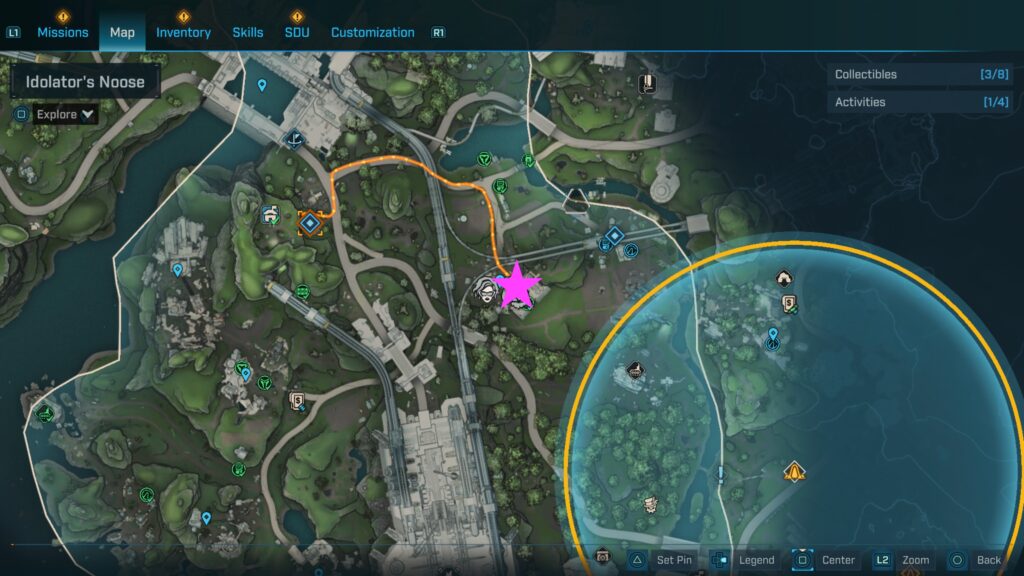Activate the map Zoom control

point(903,560)
